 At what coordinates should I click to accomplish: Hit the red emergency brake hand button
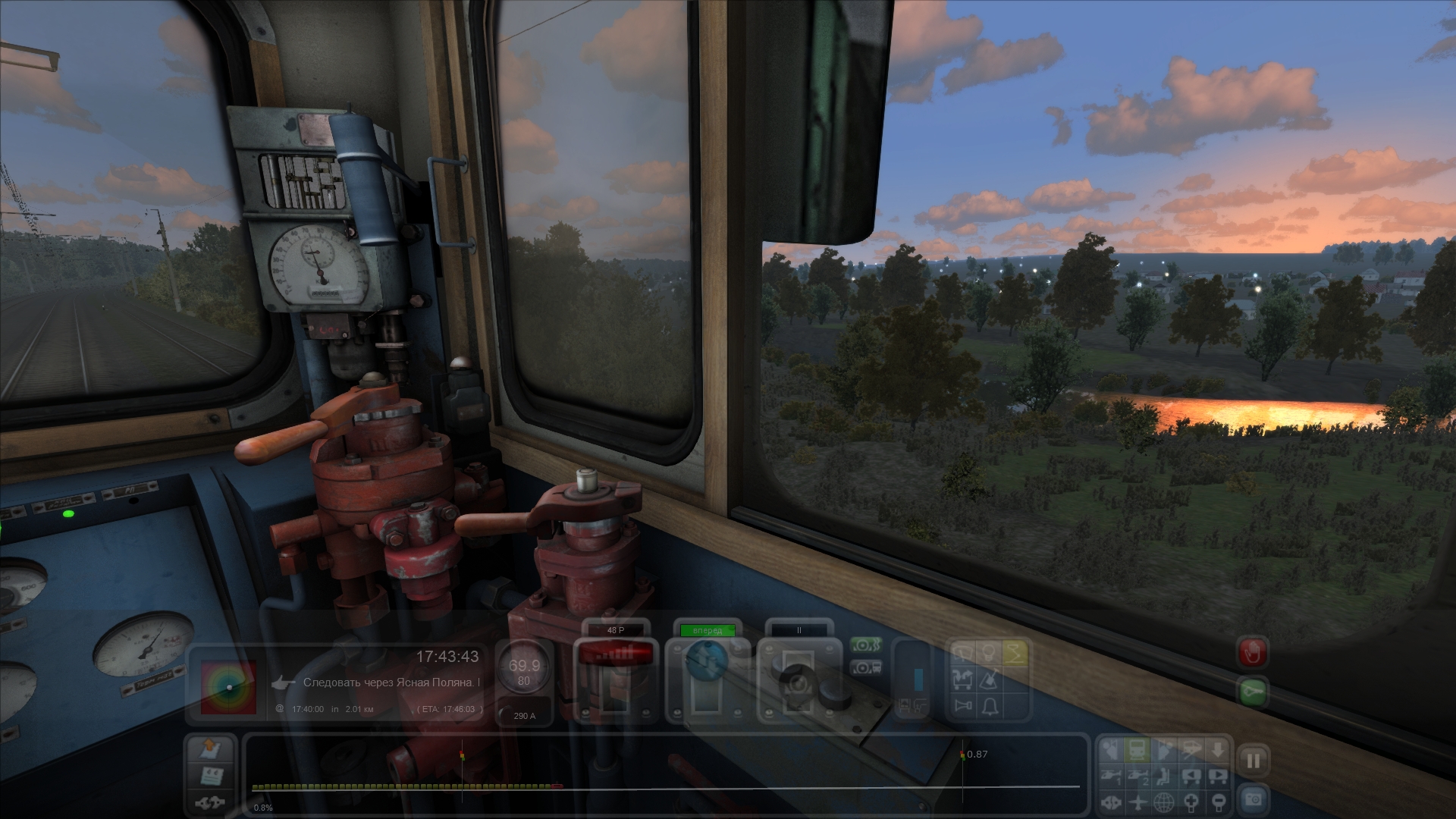click(x=1253, y=651)
